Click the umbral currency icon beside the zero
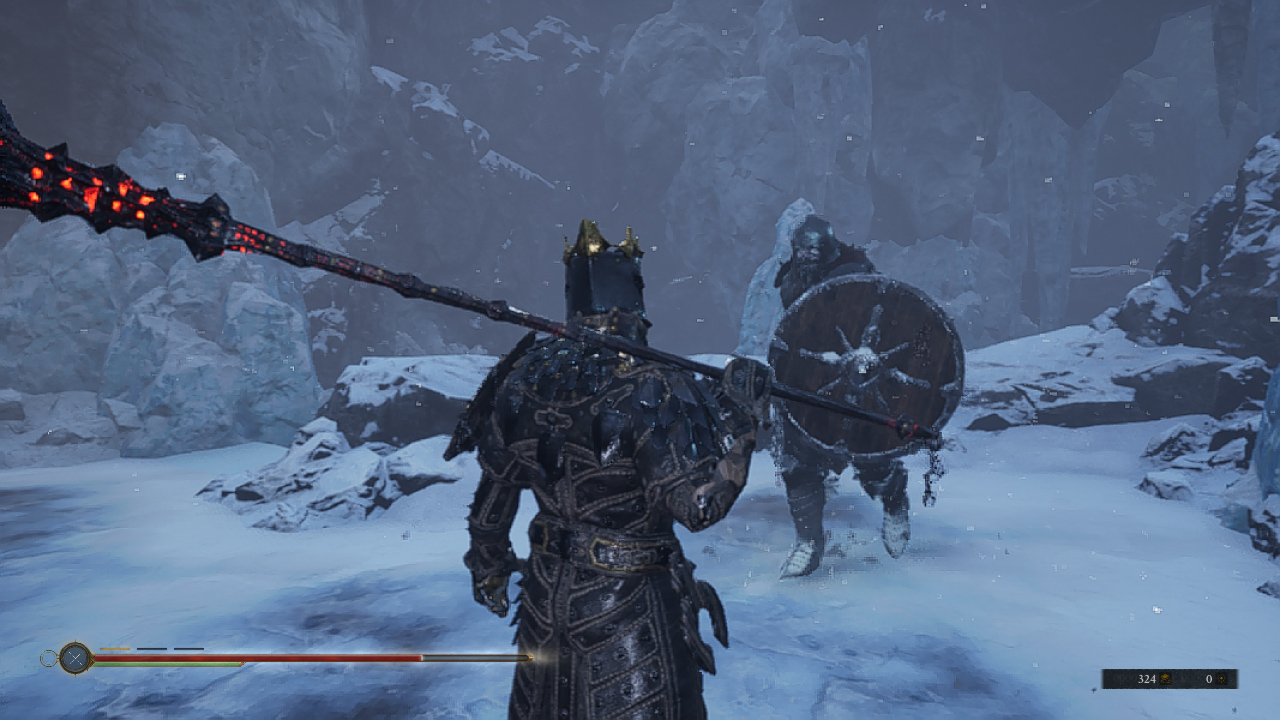The image size is (1280, 720). [1221, 679]
